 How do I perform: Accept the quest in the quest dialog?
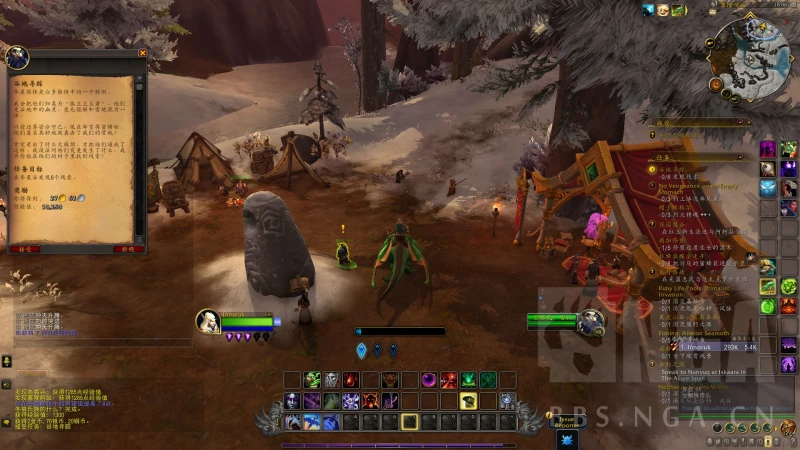(23, 248)
